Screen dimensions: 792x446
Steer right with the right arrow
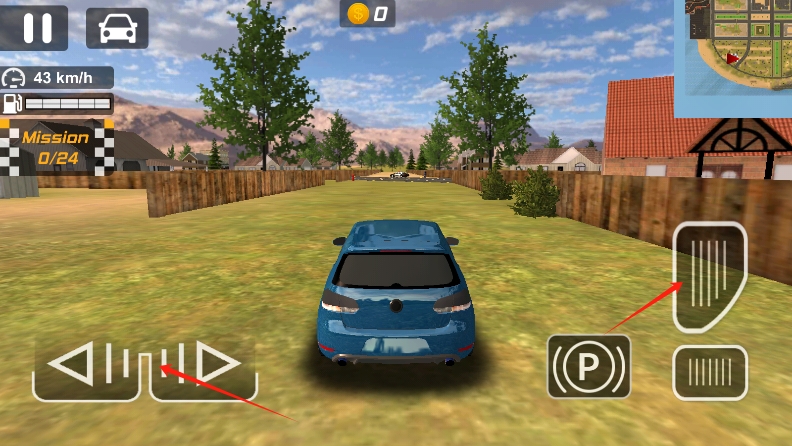point(205,366)
